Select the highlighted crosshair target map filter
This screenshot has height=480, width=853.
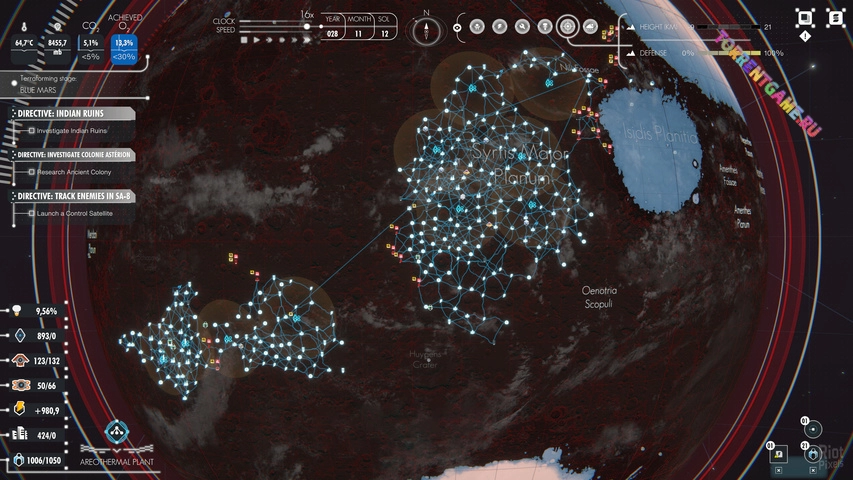click(x=567, y=27)
